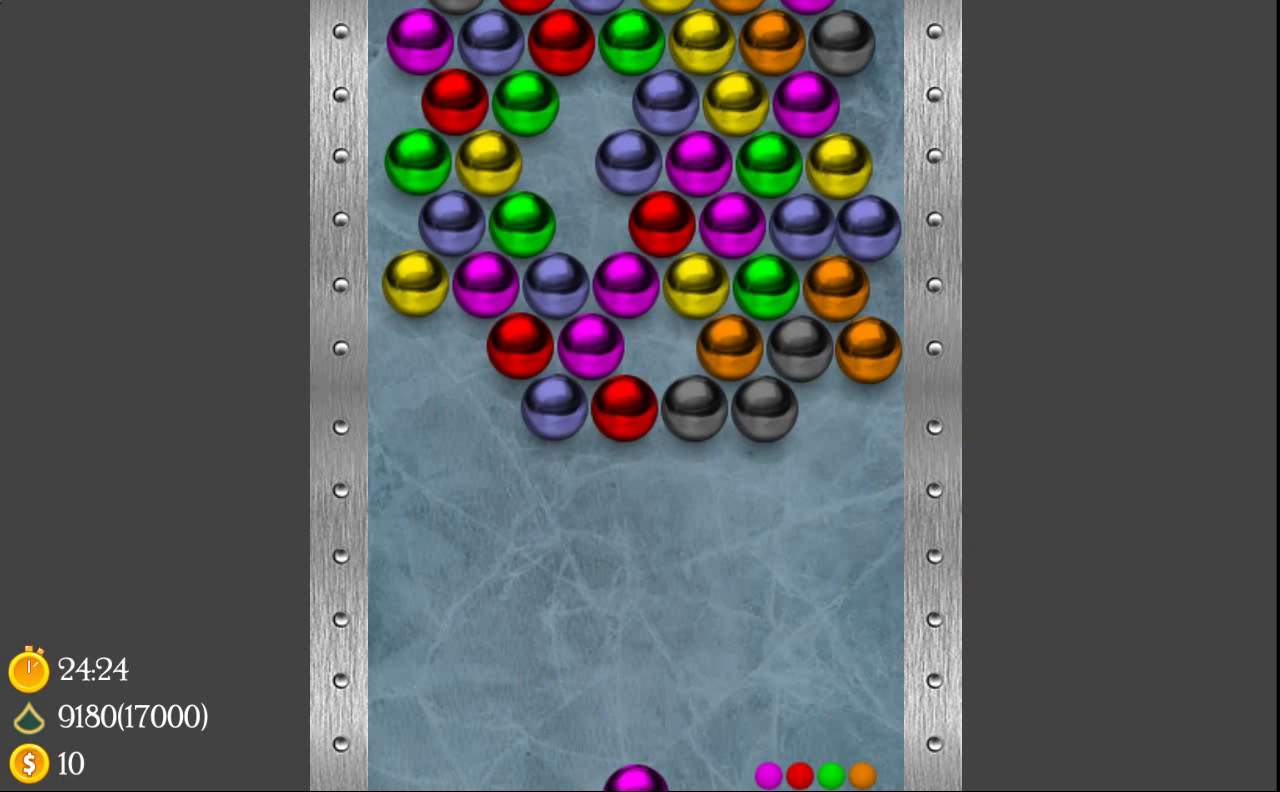Click the gold dollar coin icon
This screenshot has width=1280, height=792.
coord(29,764)
